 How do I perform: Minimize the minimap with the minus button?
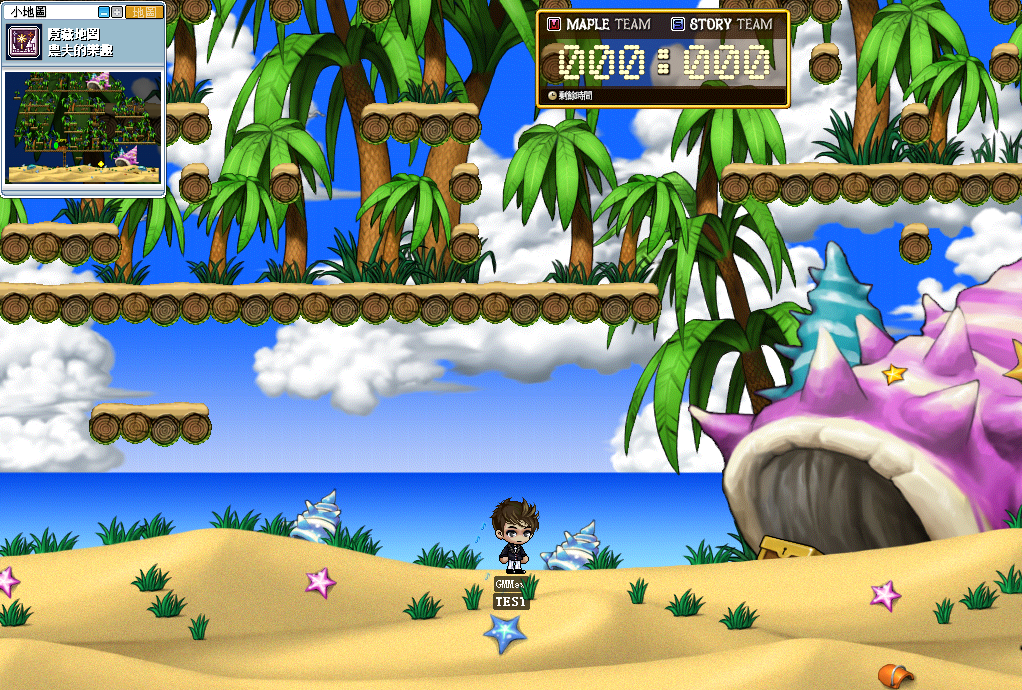[104, 12]
